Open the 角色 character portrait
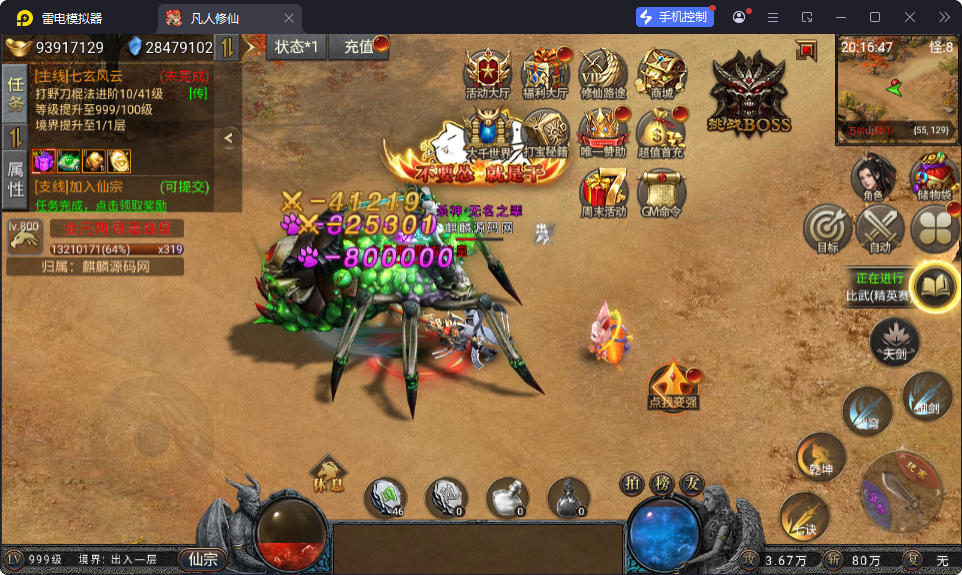962x575 pixels. coord(872,178)
